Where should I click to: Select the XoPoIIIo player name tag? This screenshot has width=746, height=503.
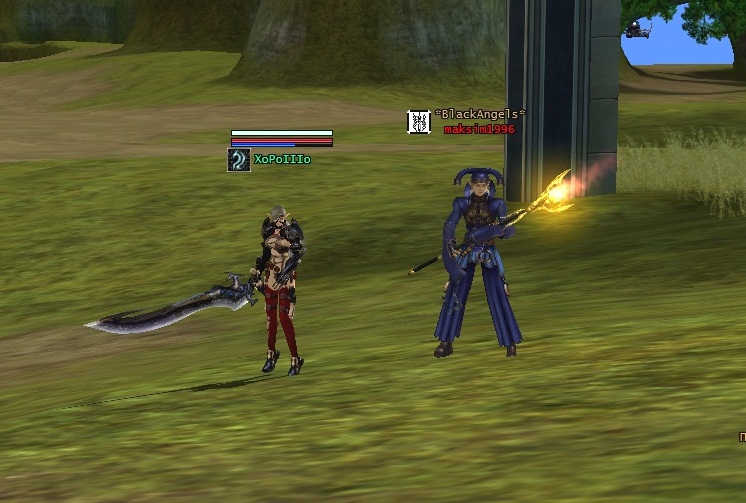pos(282,160)
